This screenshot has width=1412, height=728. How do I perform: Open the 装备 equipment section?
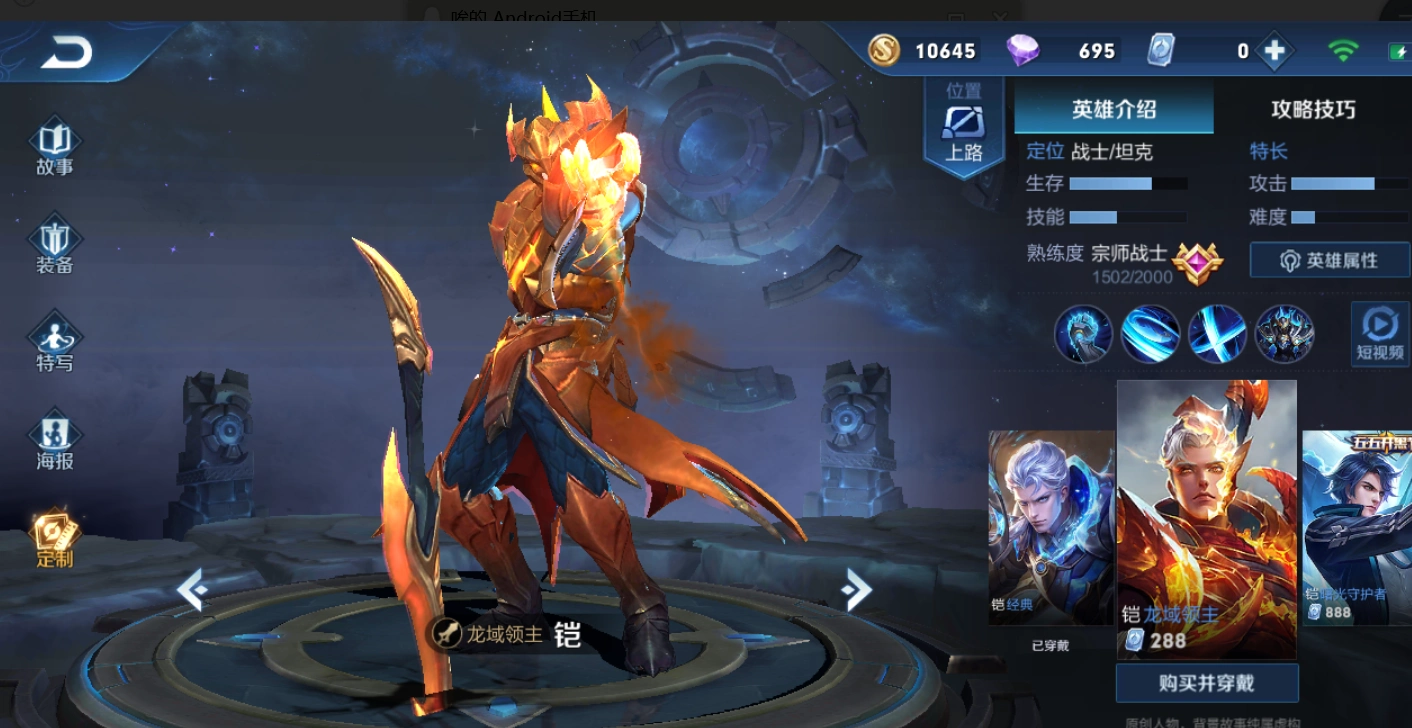pyautogui.click(x=55, y=247)
